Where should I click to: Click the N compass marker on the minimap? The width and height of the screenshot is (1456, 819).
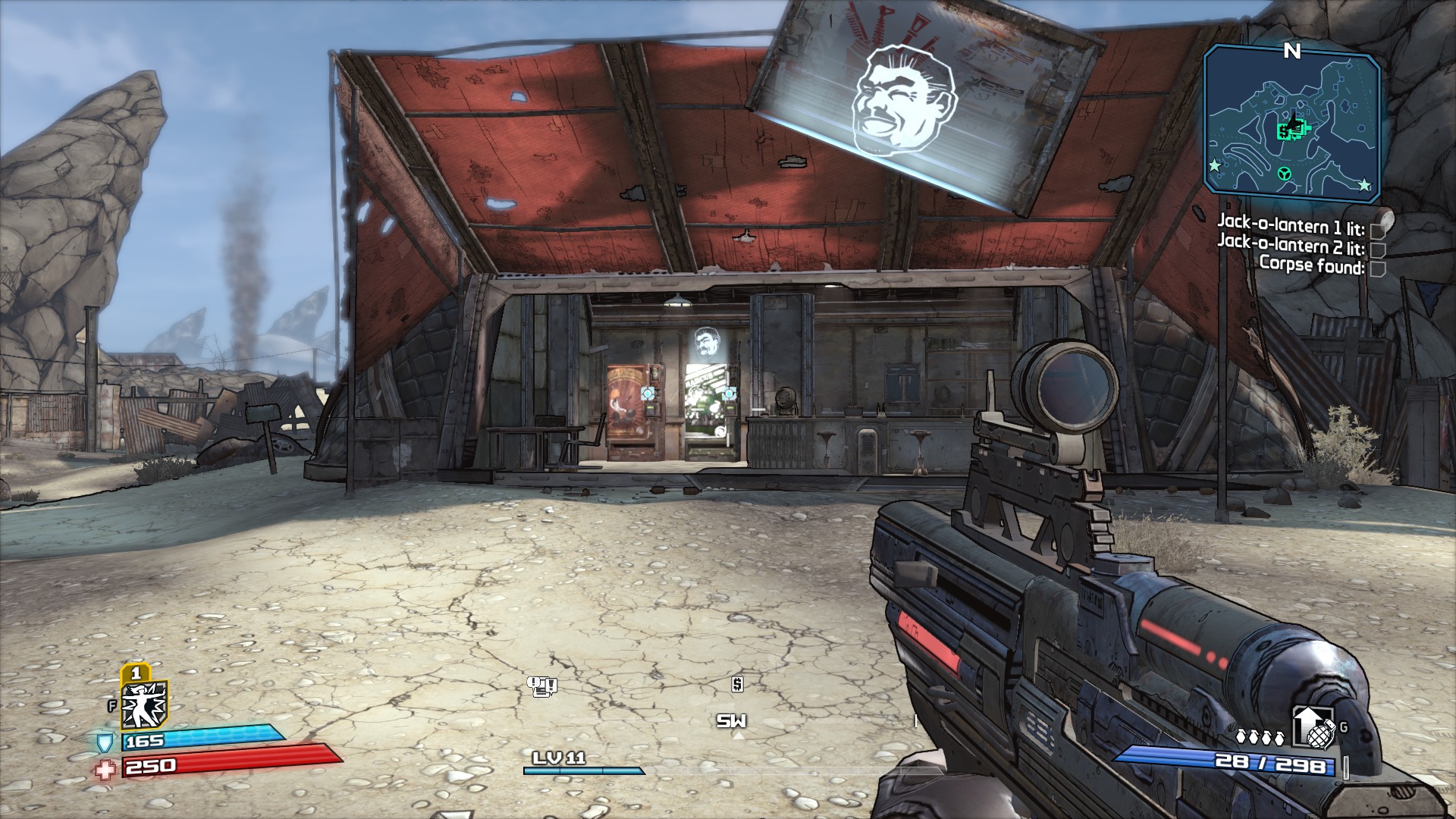1291,51
